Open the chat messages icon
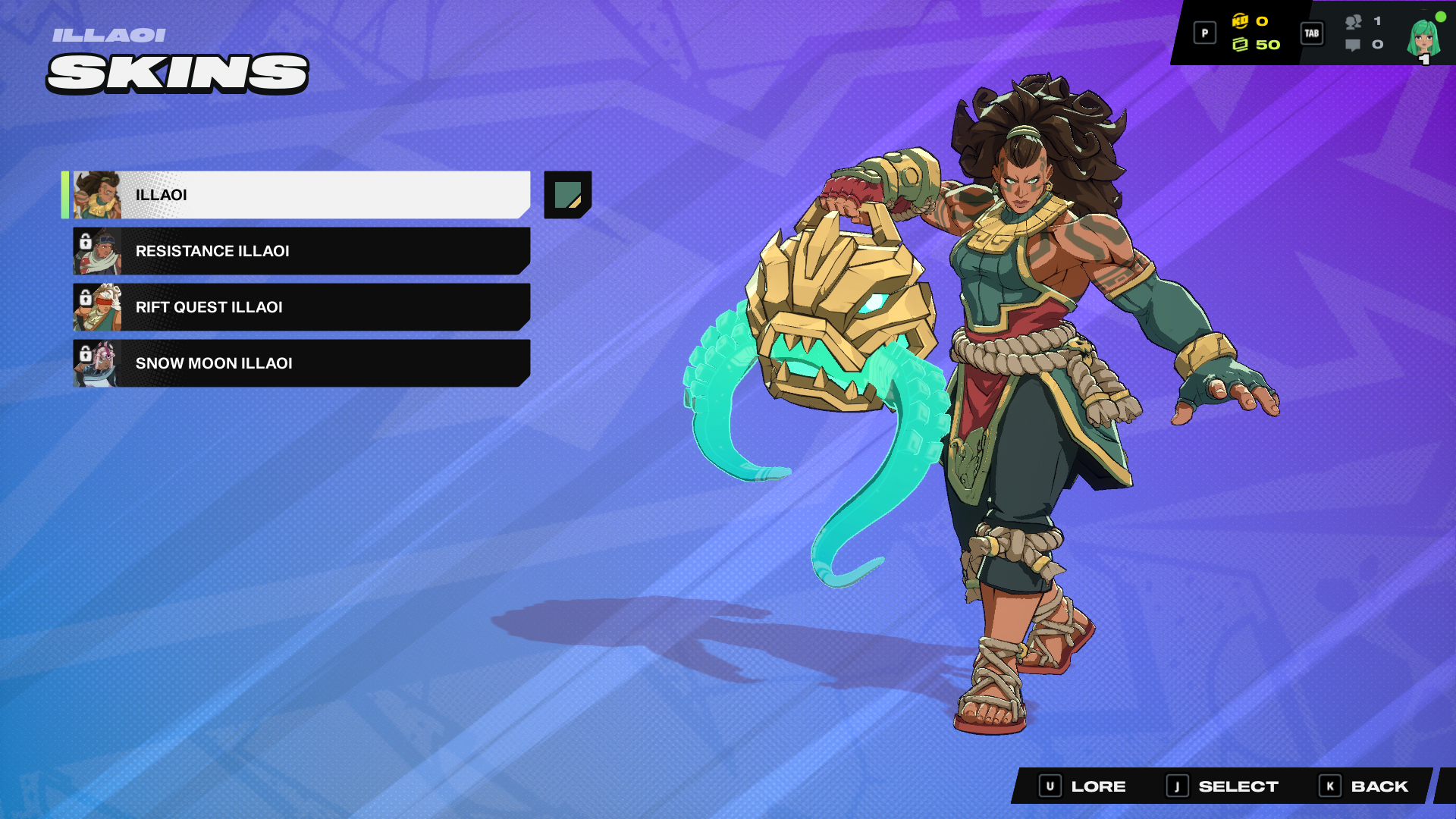The height and width of the screenshot is (819, 1456). point(1353,45)
